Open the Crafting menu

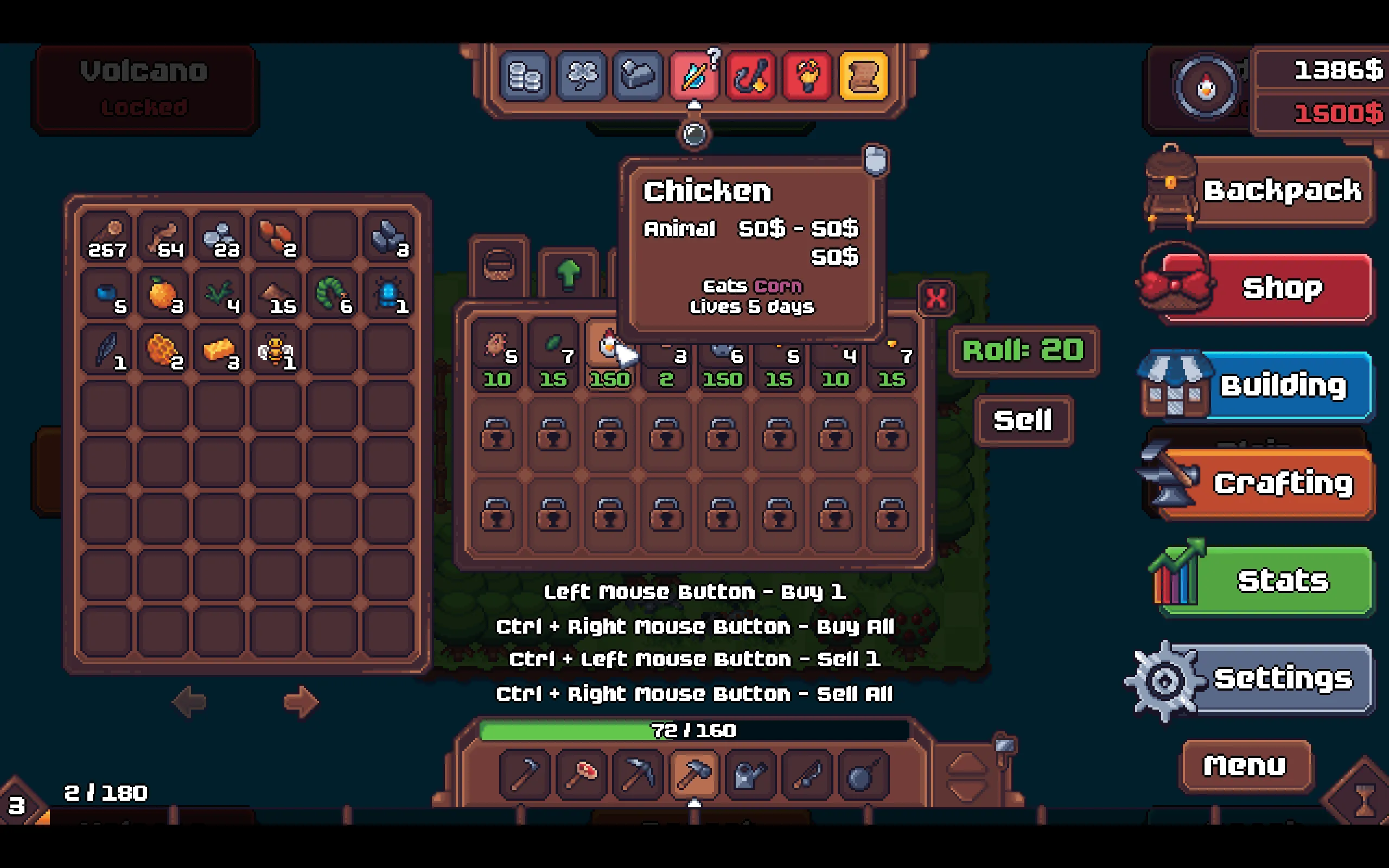pyautogui.click(x=1281, y=483)
